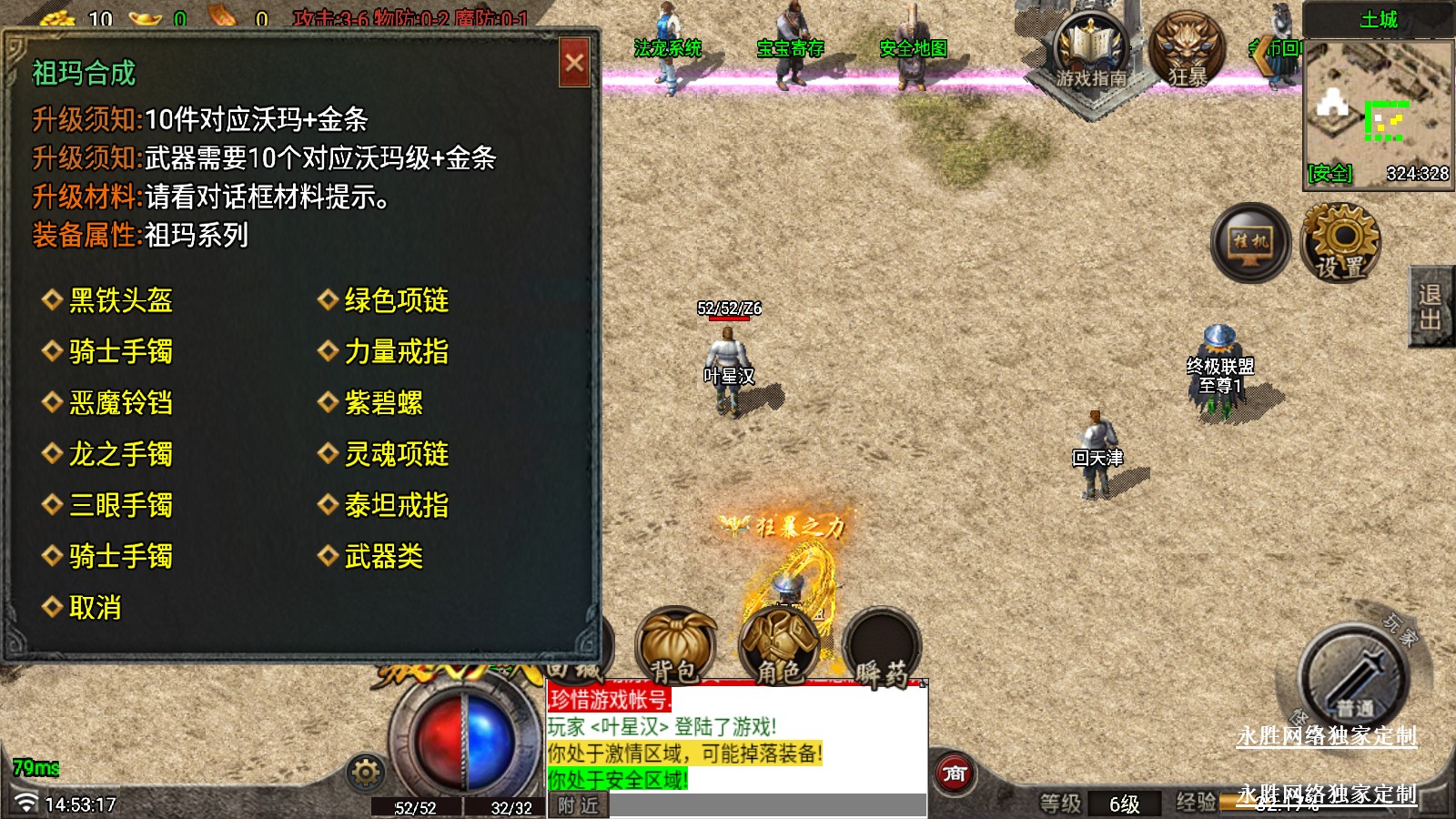Pick 恶魔铃铛 from the list

click(120, 403)
